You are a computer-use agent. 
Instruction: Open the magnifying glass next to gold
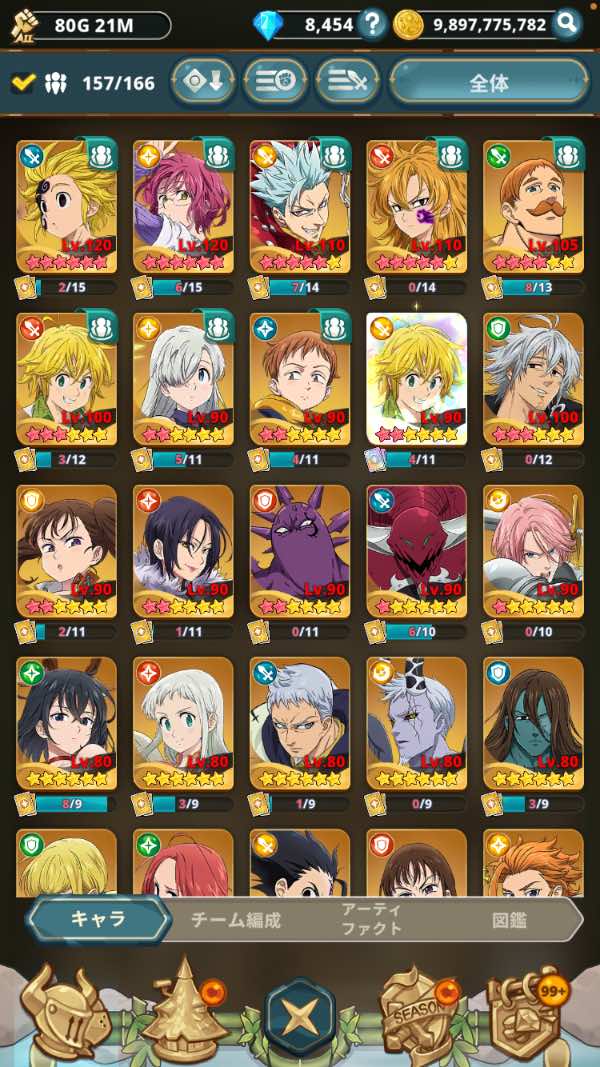(x=567, y=24)
